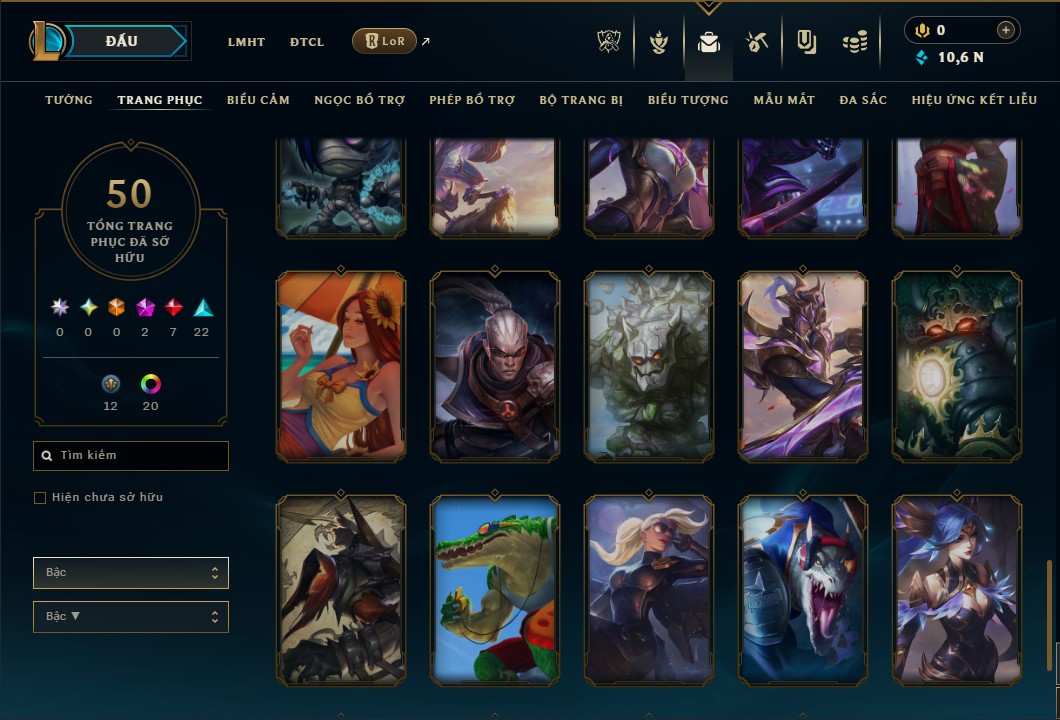Open the coin stack store icon
The height and width of the screenshot is (720, 1060).
[854, 42]
